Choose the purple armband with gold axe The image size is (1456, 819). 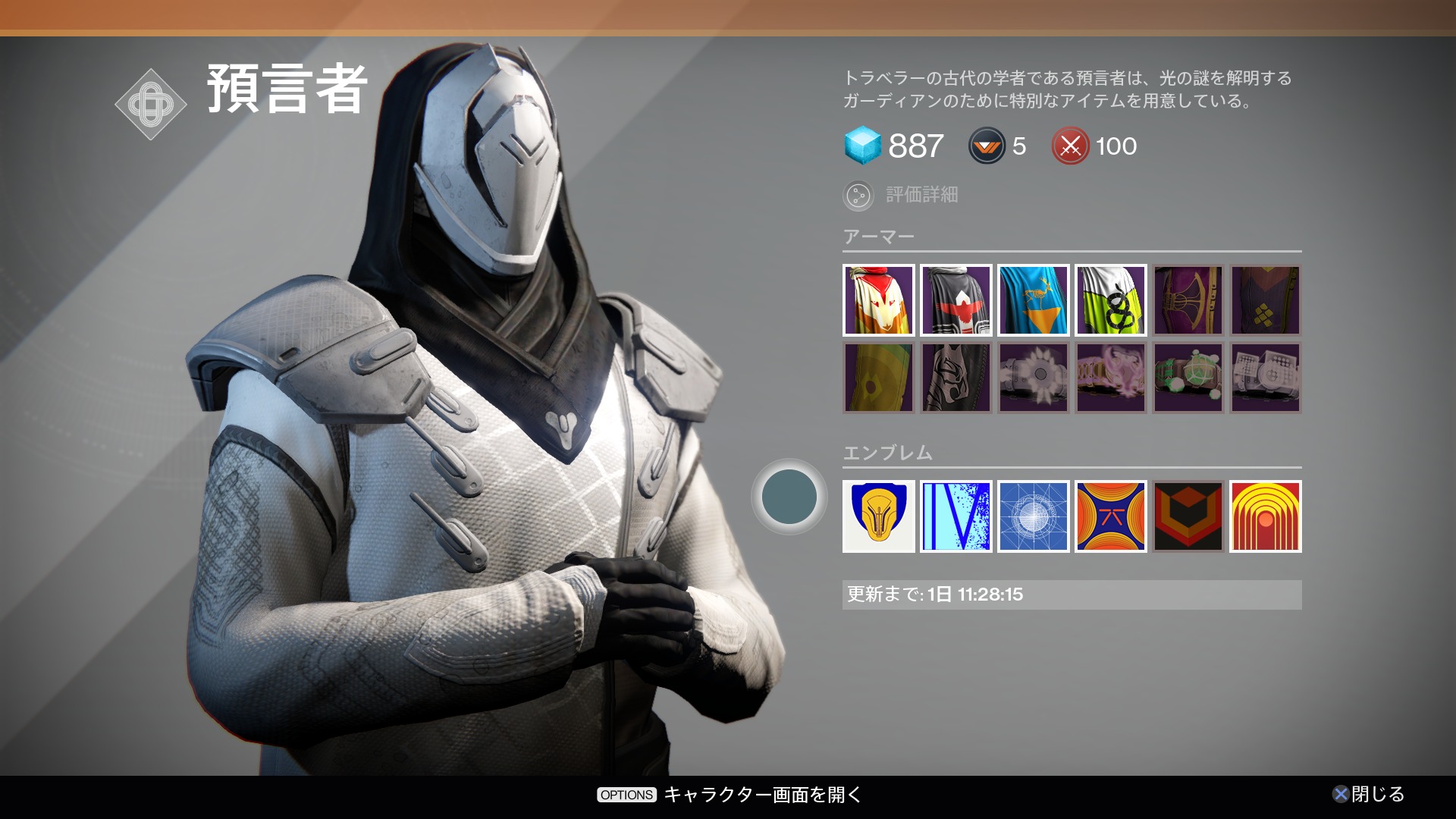pos(1188,300)
